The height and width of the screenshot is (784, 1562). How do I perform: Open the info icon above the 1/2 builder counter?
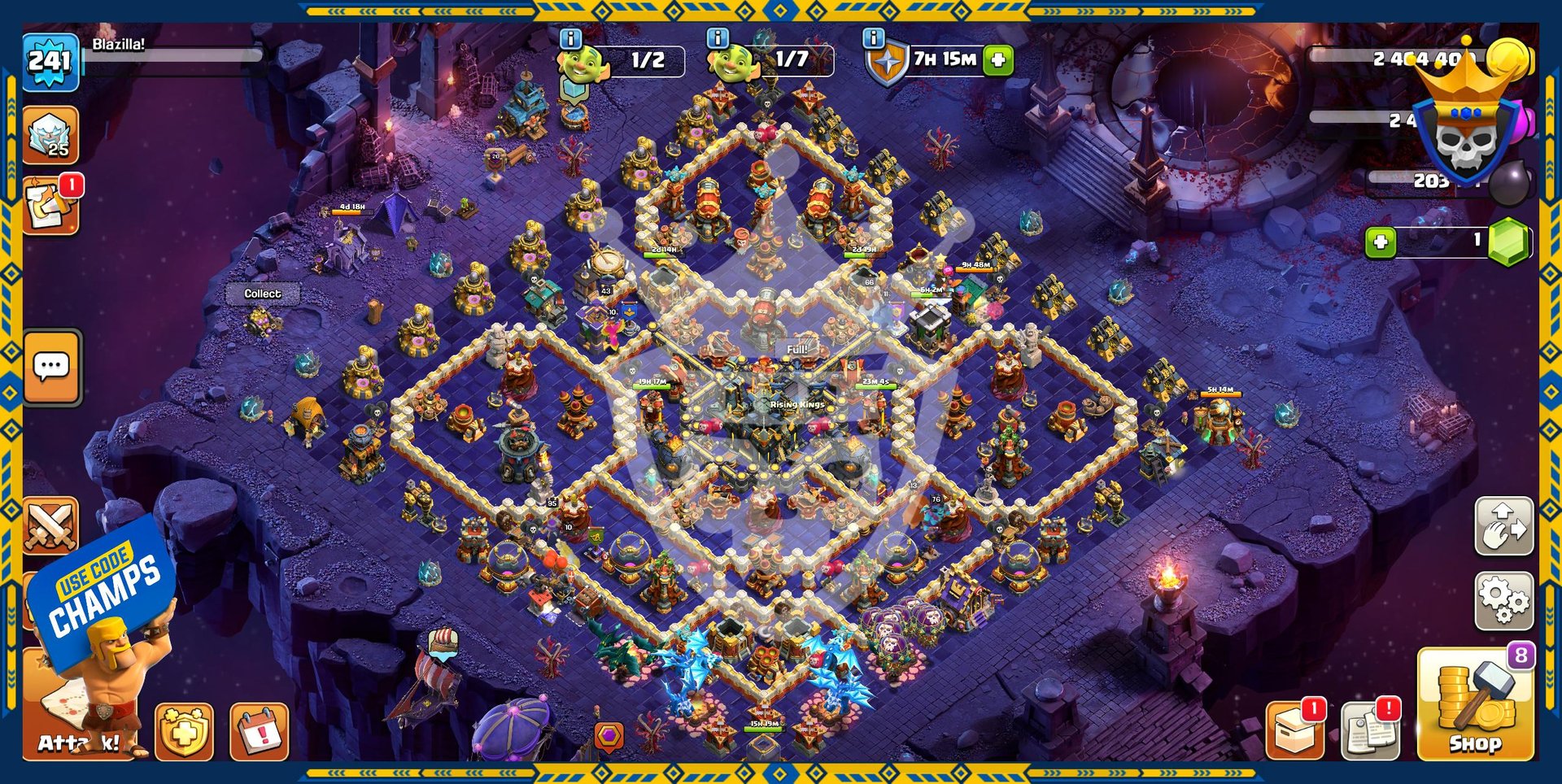coord(571,38)
